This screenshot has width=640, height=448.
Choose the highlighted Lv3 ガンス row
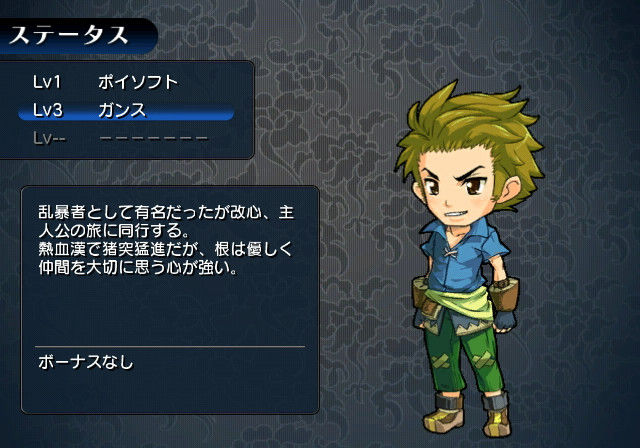coord(126,110)
